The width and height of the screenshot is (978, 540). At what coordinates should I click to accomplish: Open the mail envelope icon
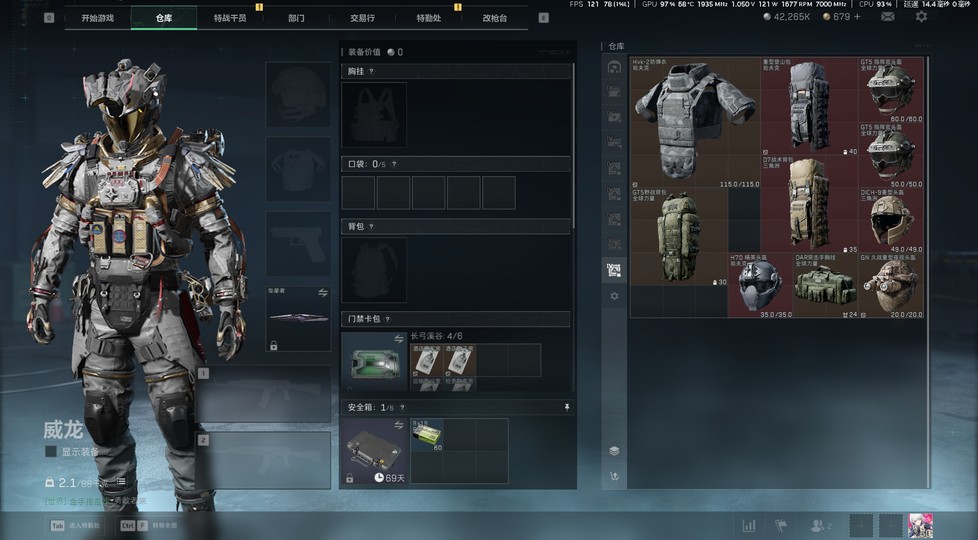pyautogui.click(x=887, y=17)
